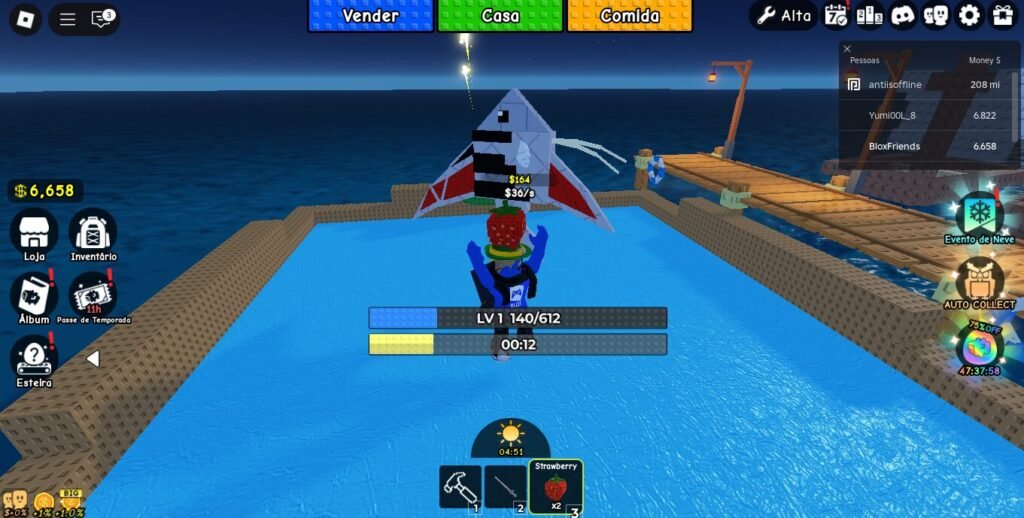The width and height of the screenshot is (1024, 518).
Task: Close the player list panel
Action: coord(847,48)
